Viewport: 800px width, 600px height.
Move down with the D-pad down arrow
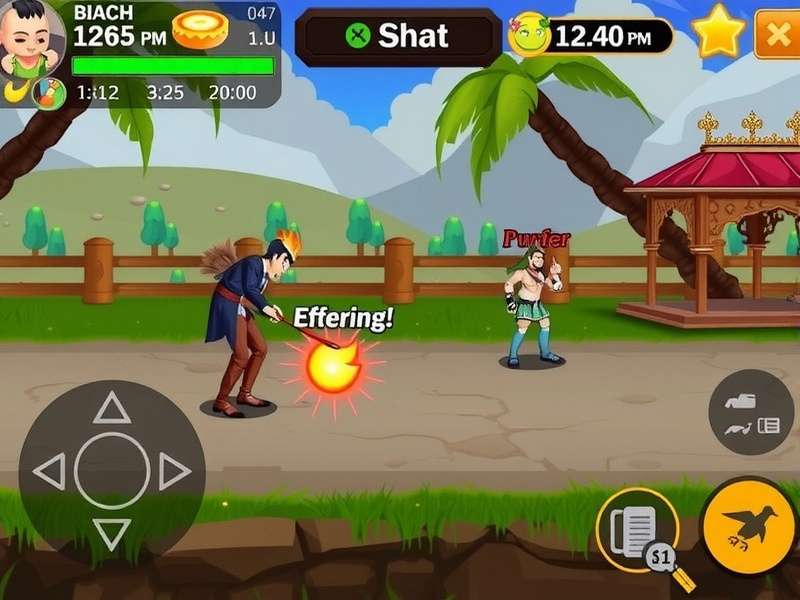(x=112, y=533)
